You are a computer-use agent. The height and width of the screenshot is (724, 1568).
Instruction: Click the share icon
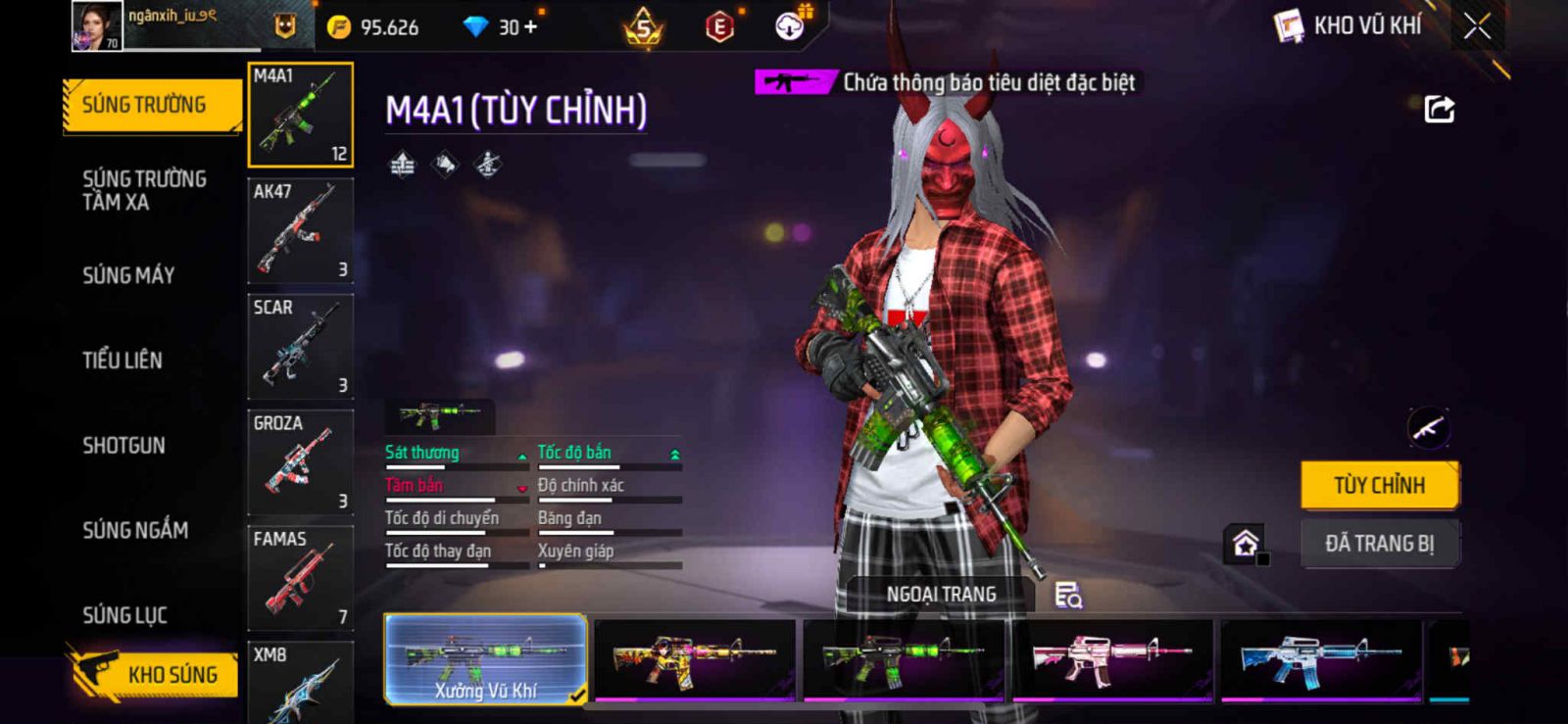pos(1439,109)
